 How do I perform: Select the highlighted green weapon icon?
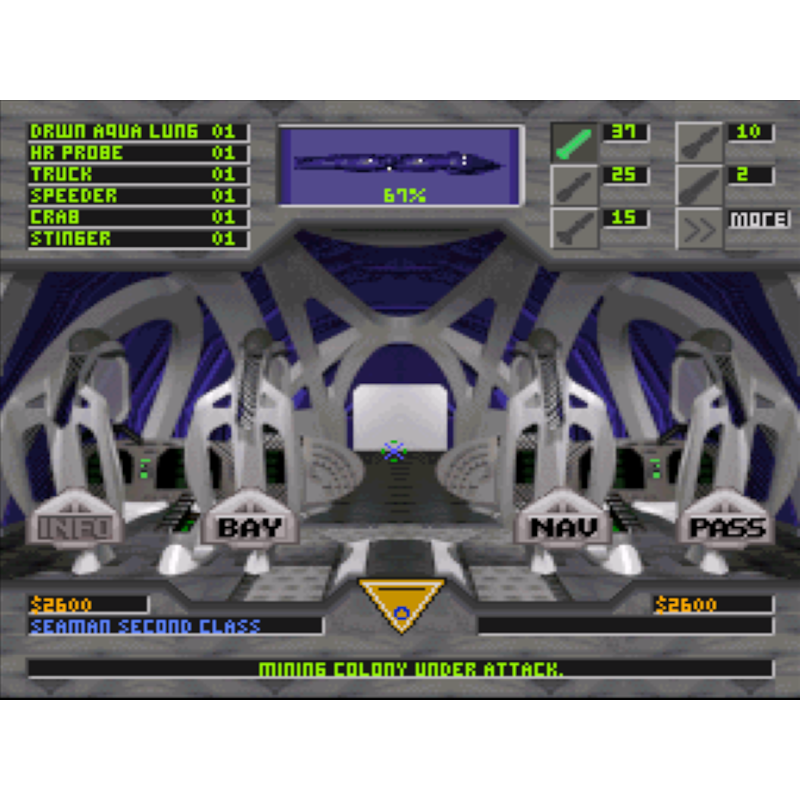coord(574,143)
